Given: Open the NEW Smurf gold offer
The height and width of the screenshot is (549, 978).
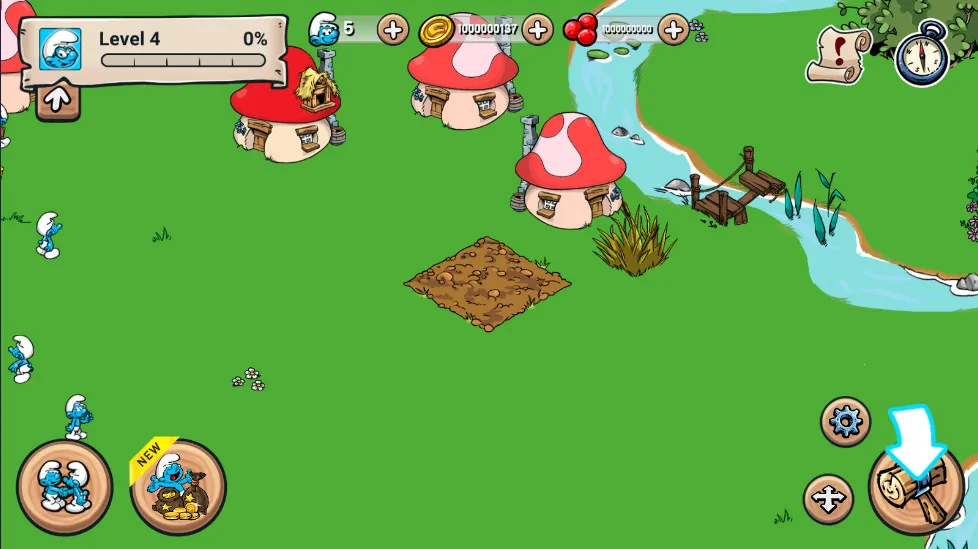Looking at the screenshot, I should tap(178, 487).
